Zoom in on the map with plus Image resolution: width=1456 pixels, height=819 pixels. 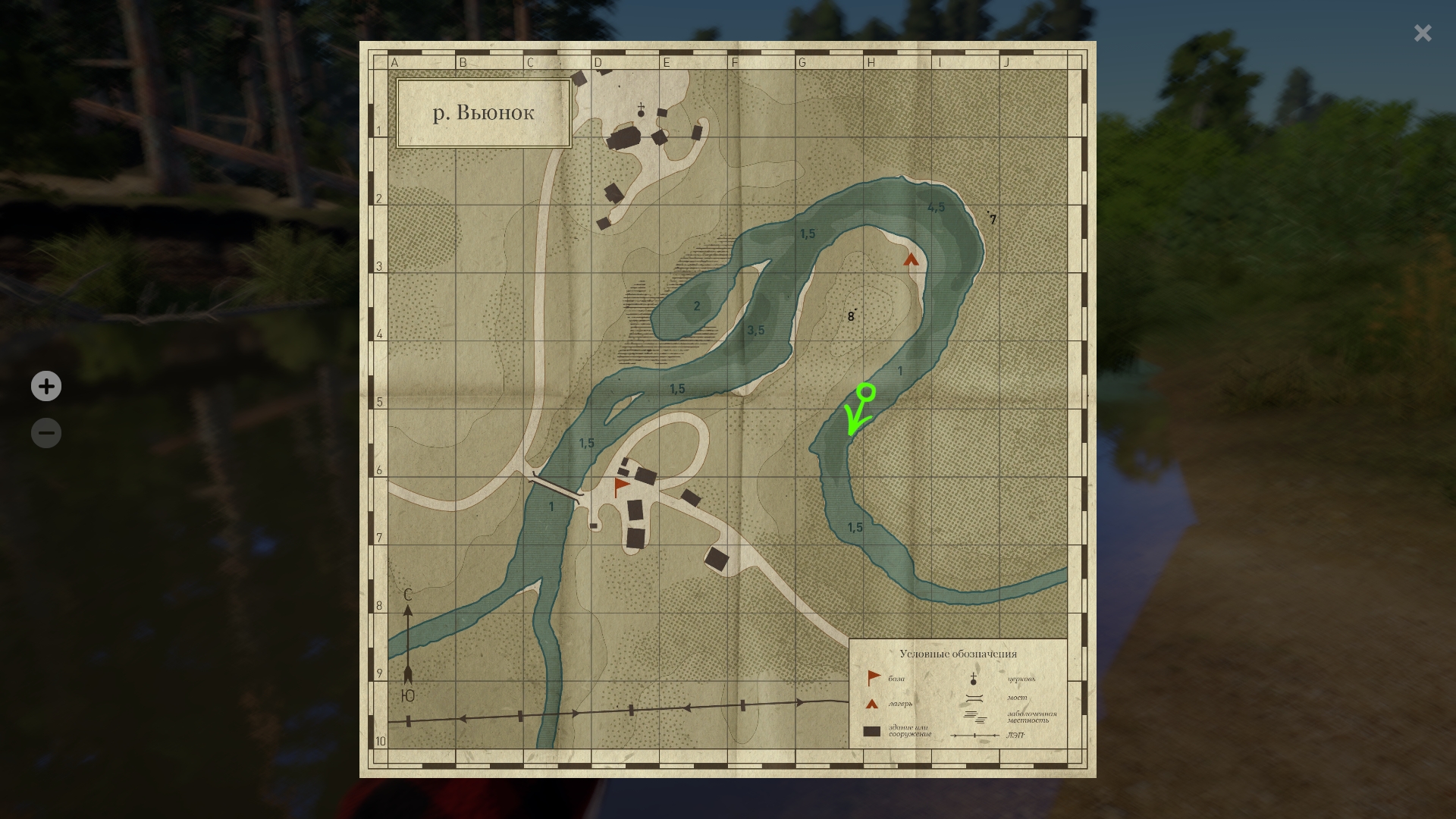[x=46, y=387]
